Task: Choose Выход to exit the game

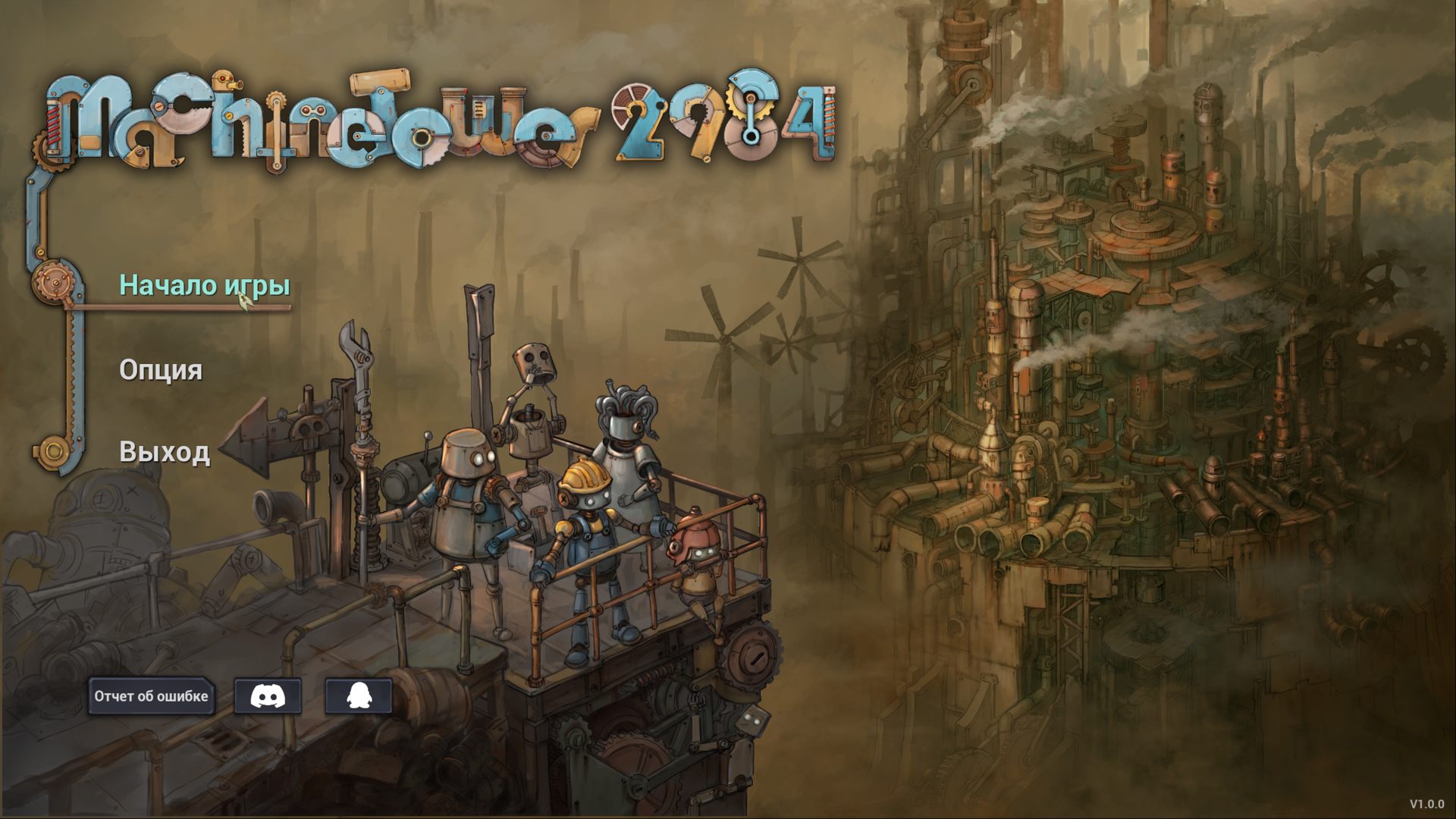Action: click(x=164, y=455)
